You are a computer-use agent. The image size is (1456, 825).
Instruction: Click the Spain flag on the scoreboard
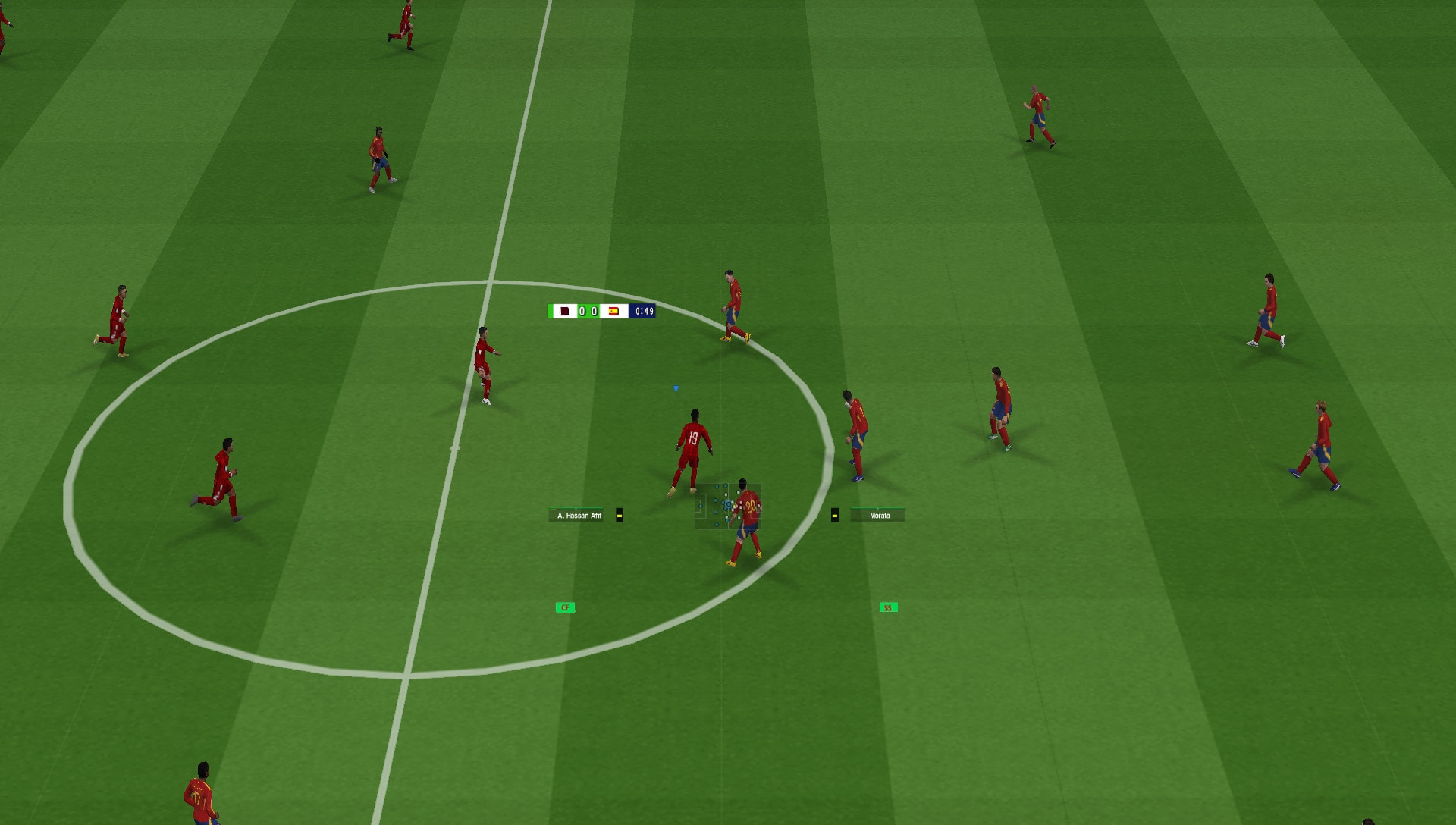pyautogui.click(x=613, y=312)
